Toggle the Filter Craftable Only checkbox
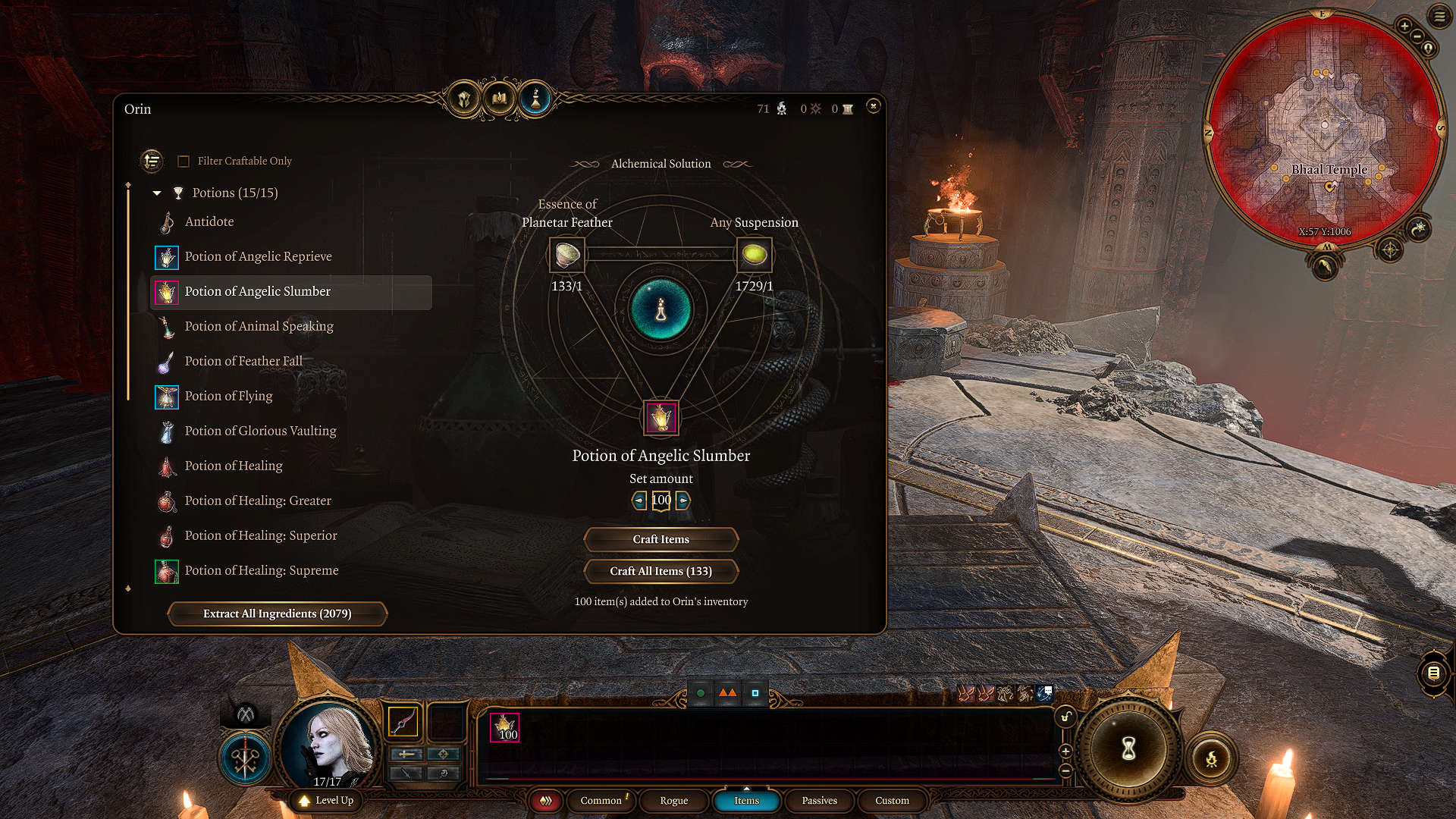The width and height of the screenshot is (1456, 819). (x=184, y=162)
